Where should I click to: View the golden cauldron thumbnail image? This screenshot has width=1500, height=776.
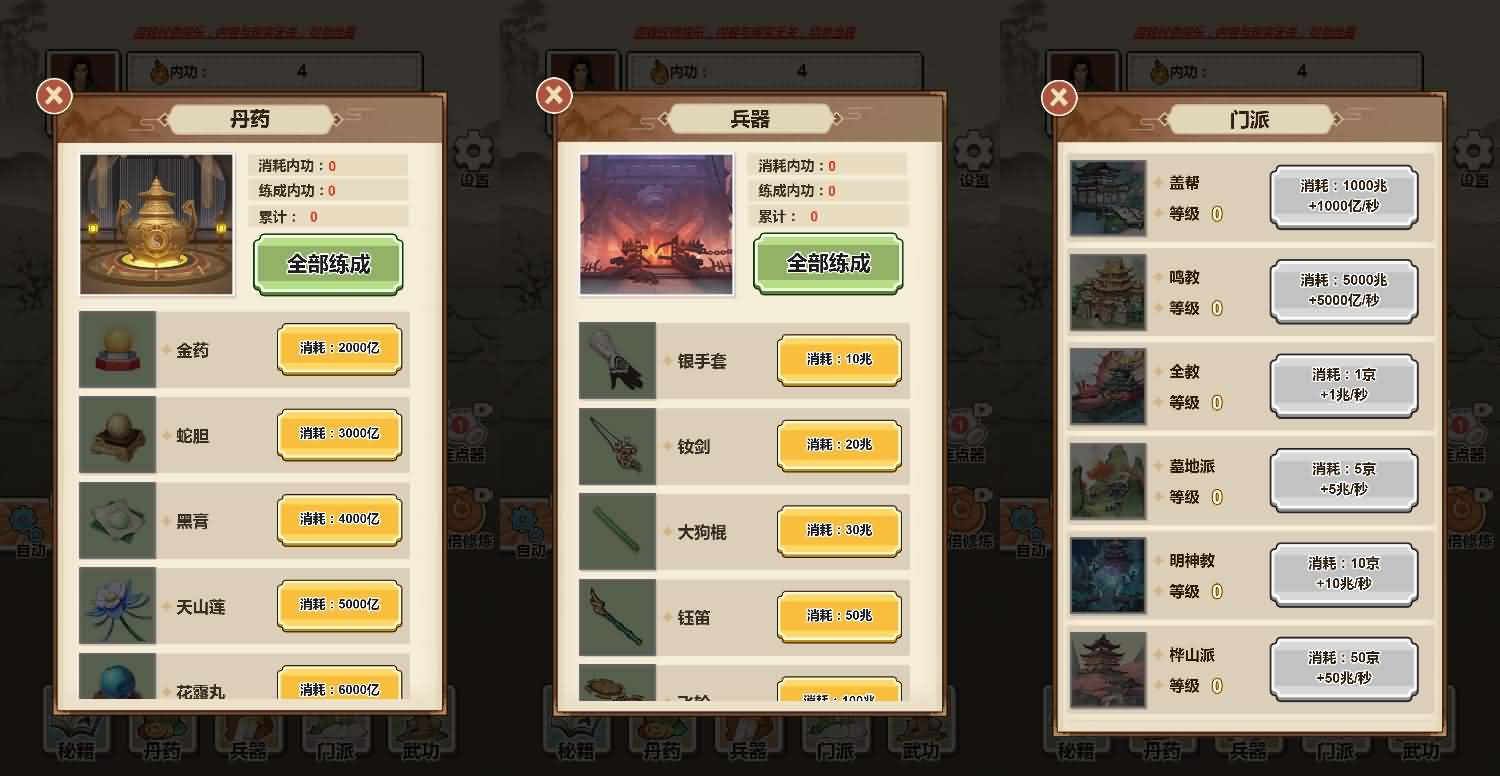[x=156, y=222]
